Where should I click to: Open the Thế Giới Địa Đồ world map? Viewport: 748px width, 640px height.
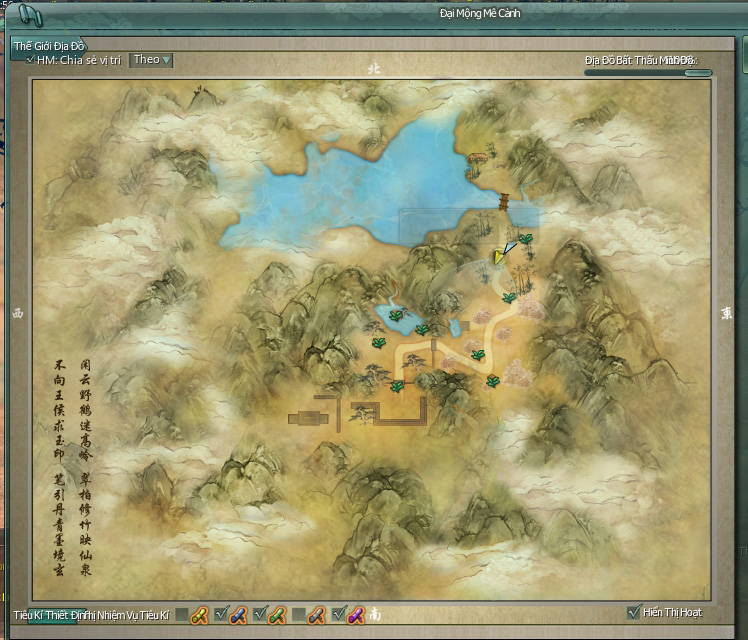[50, 46]
